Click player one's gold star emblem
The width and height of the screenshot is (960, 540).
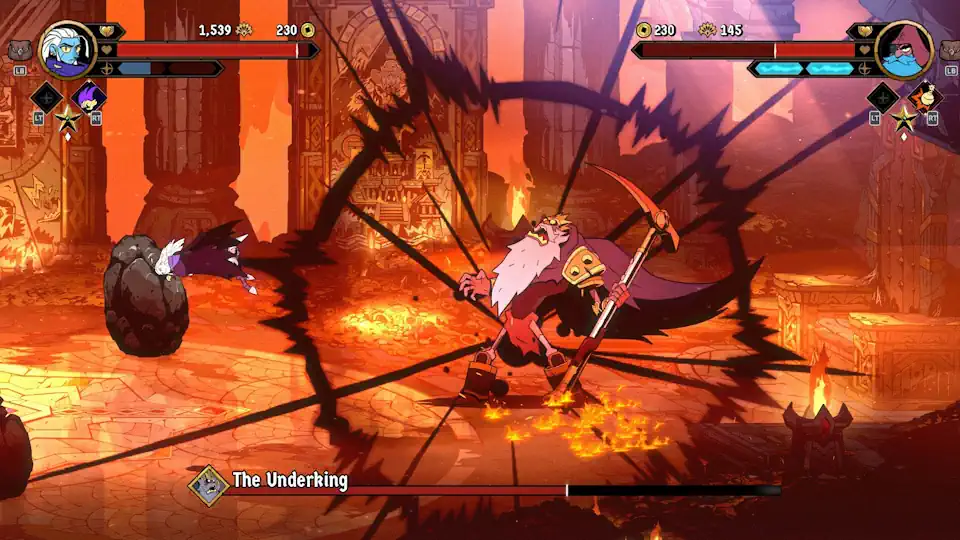point(68,120)
